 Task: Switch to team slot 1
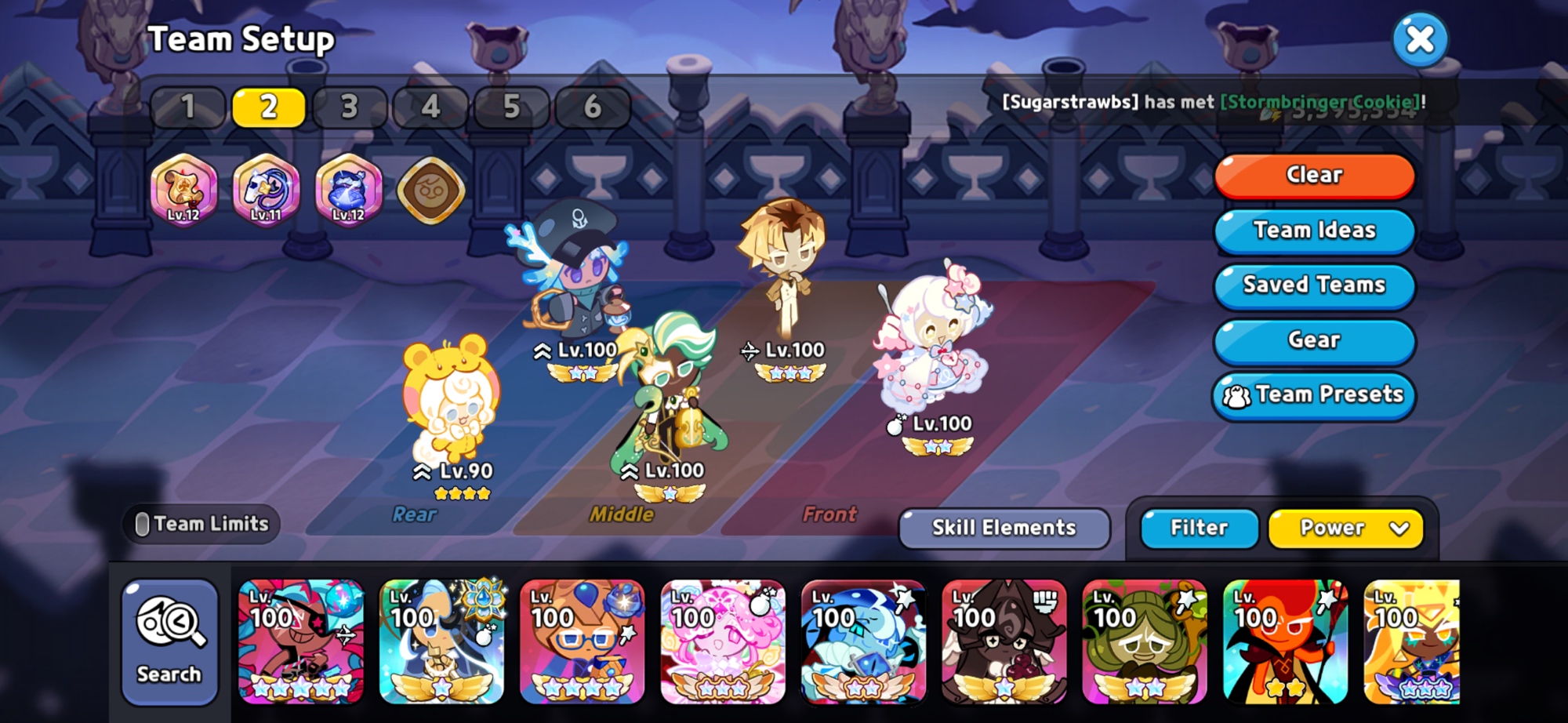click(188, 107)
